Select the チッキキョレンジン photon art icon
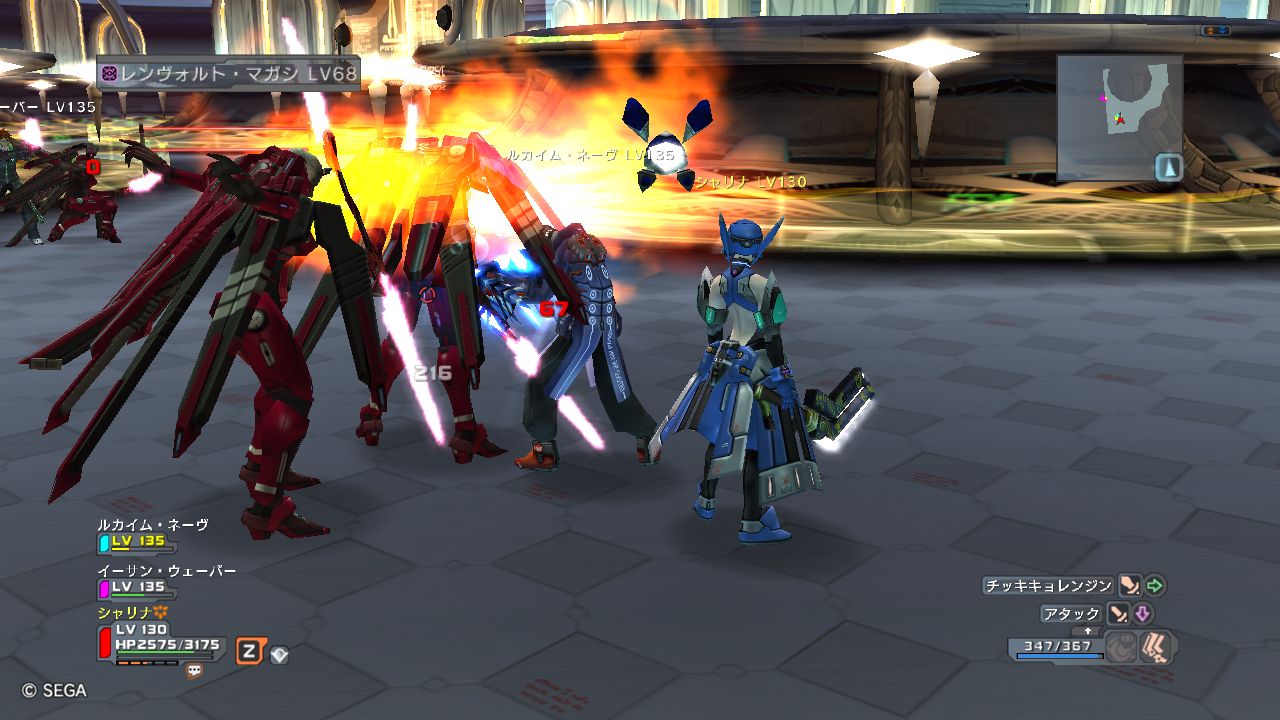 pos(1129,586)
